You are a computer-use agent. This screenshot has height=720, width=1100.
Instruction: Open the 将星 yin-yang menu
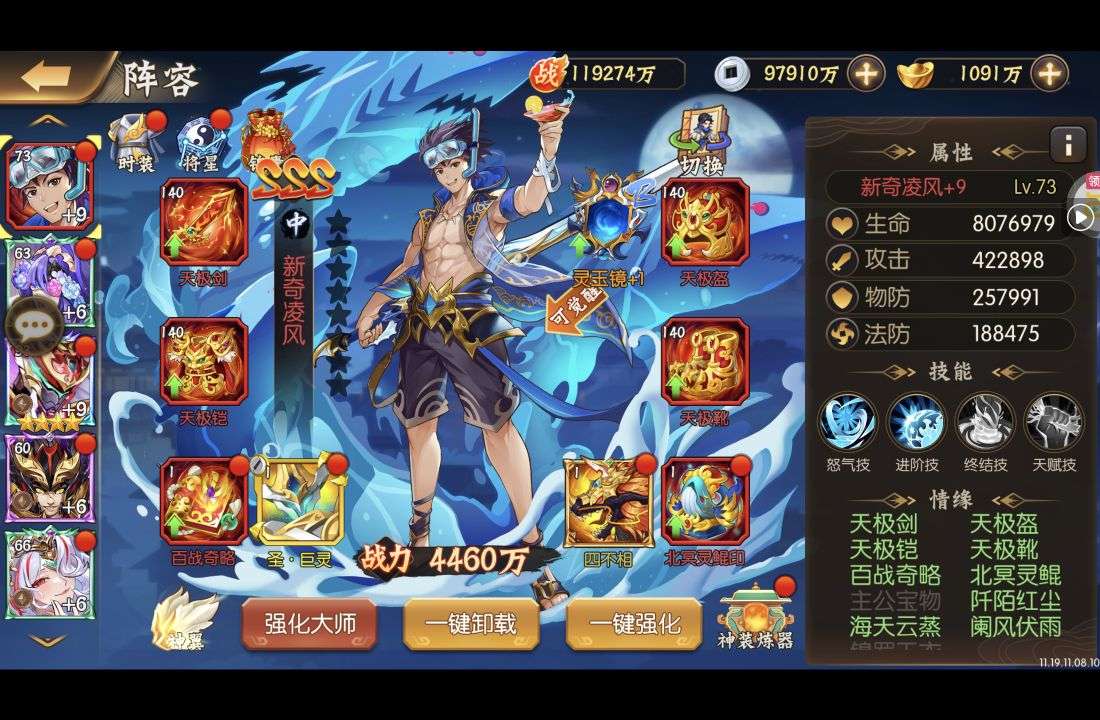pos(199,141)
